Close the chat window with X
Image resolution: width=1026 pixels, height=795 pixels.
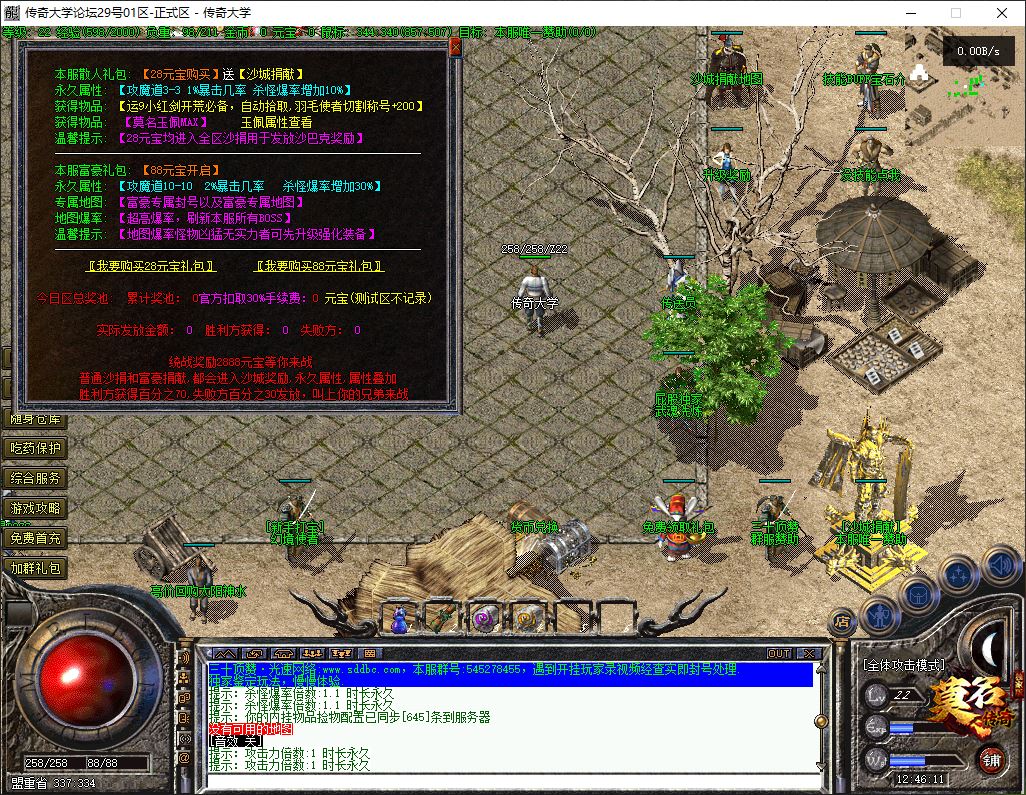tap(806, 653)
